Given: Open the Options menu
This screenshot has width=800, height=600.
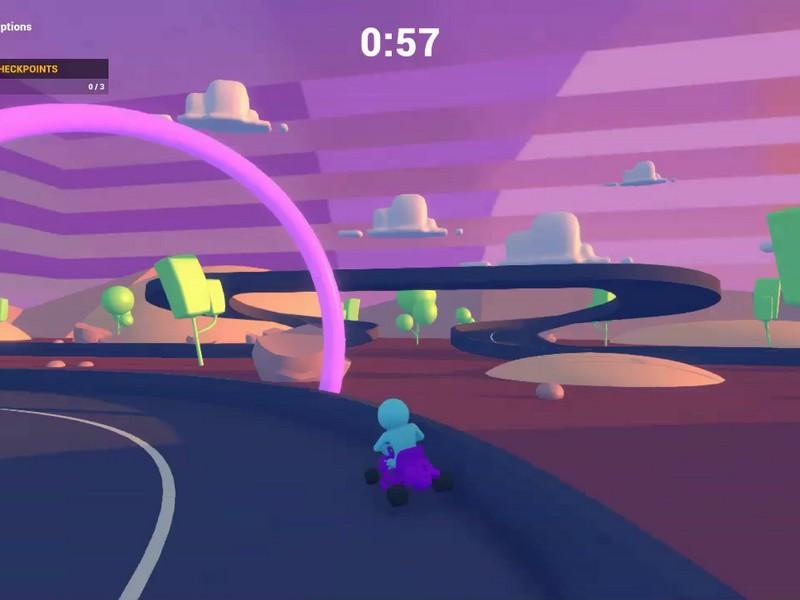Looking at the screenshot, I should [15, 27].
